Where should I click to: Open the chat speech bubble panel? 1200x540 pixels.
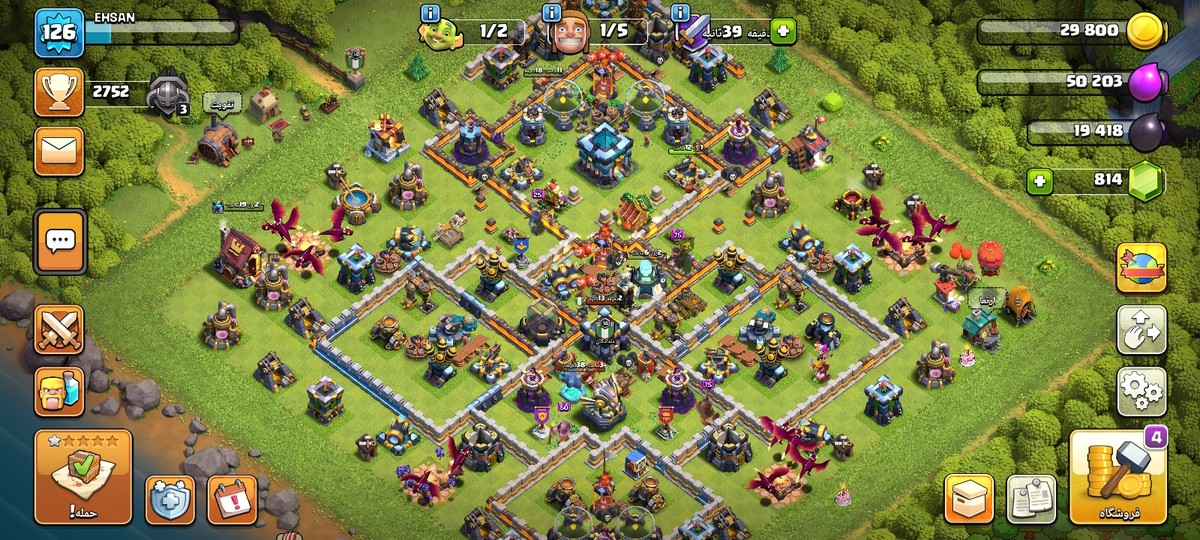[x=59, y=241]
